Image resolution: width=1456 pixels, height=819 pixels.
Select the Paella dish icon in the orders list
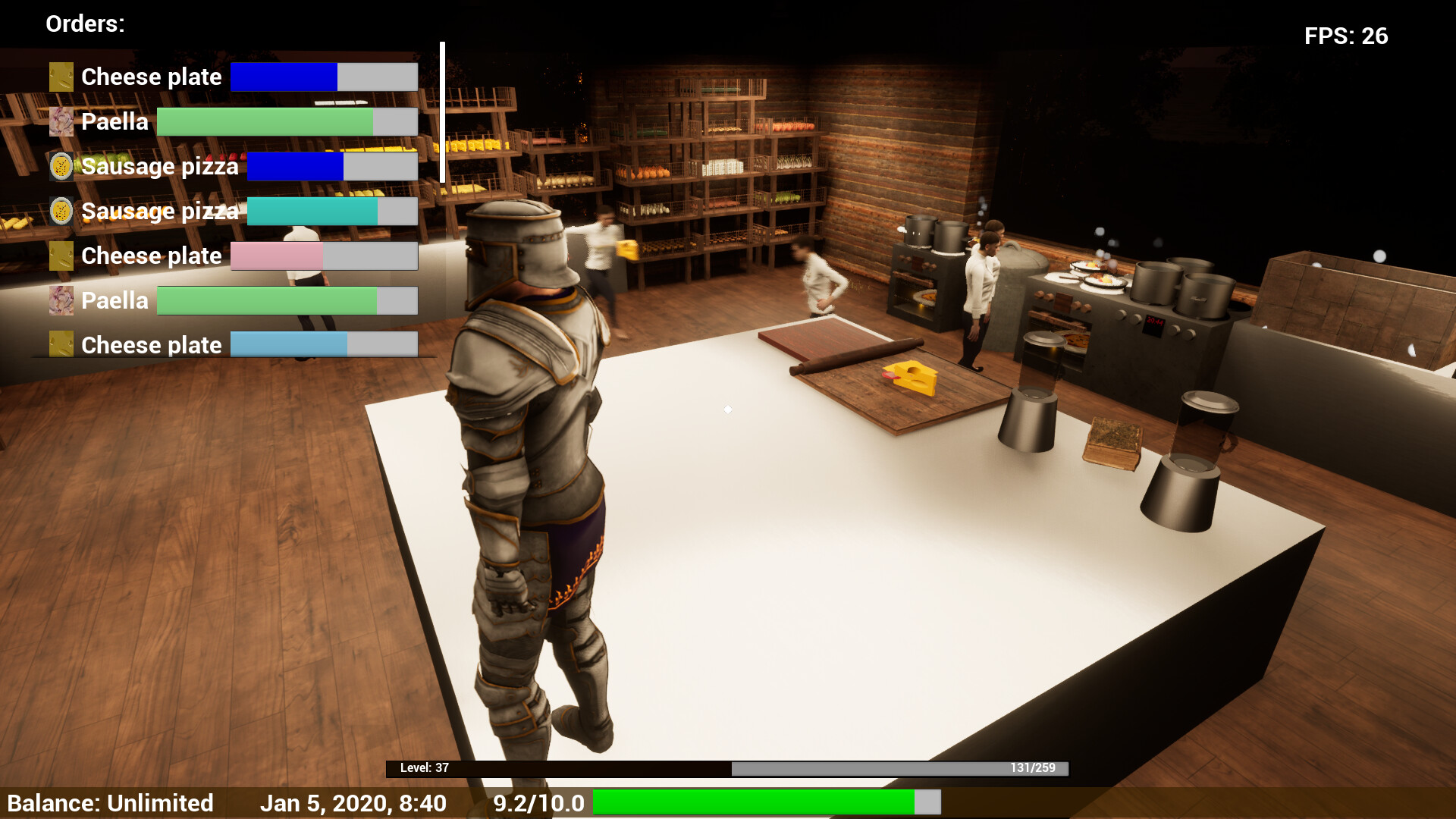[61, 121]
